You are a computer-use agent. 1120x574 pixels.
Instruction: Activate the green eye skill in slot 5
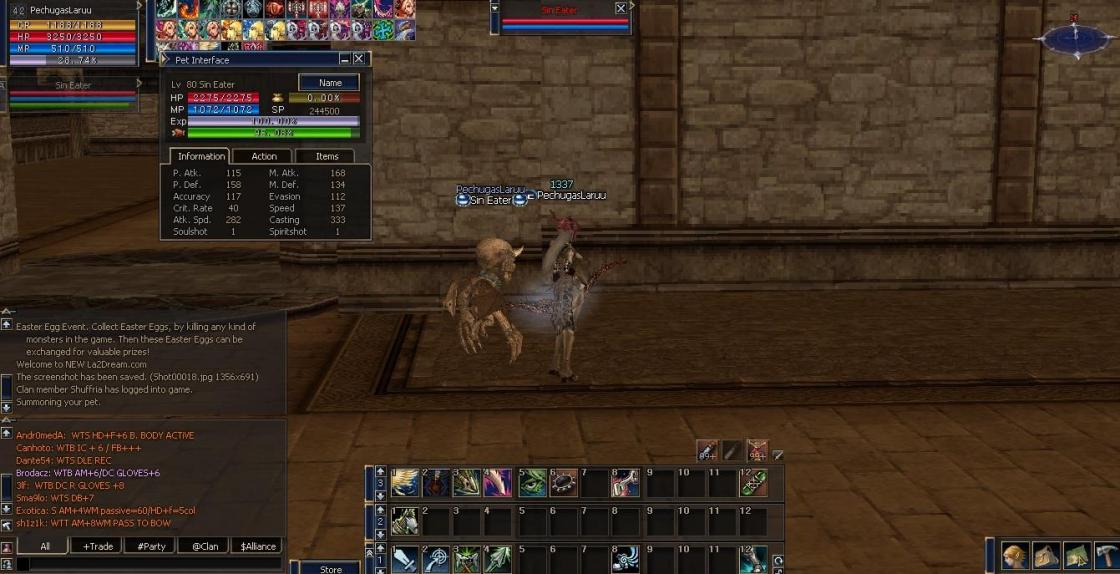(533, 483)
